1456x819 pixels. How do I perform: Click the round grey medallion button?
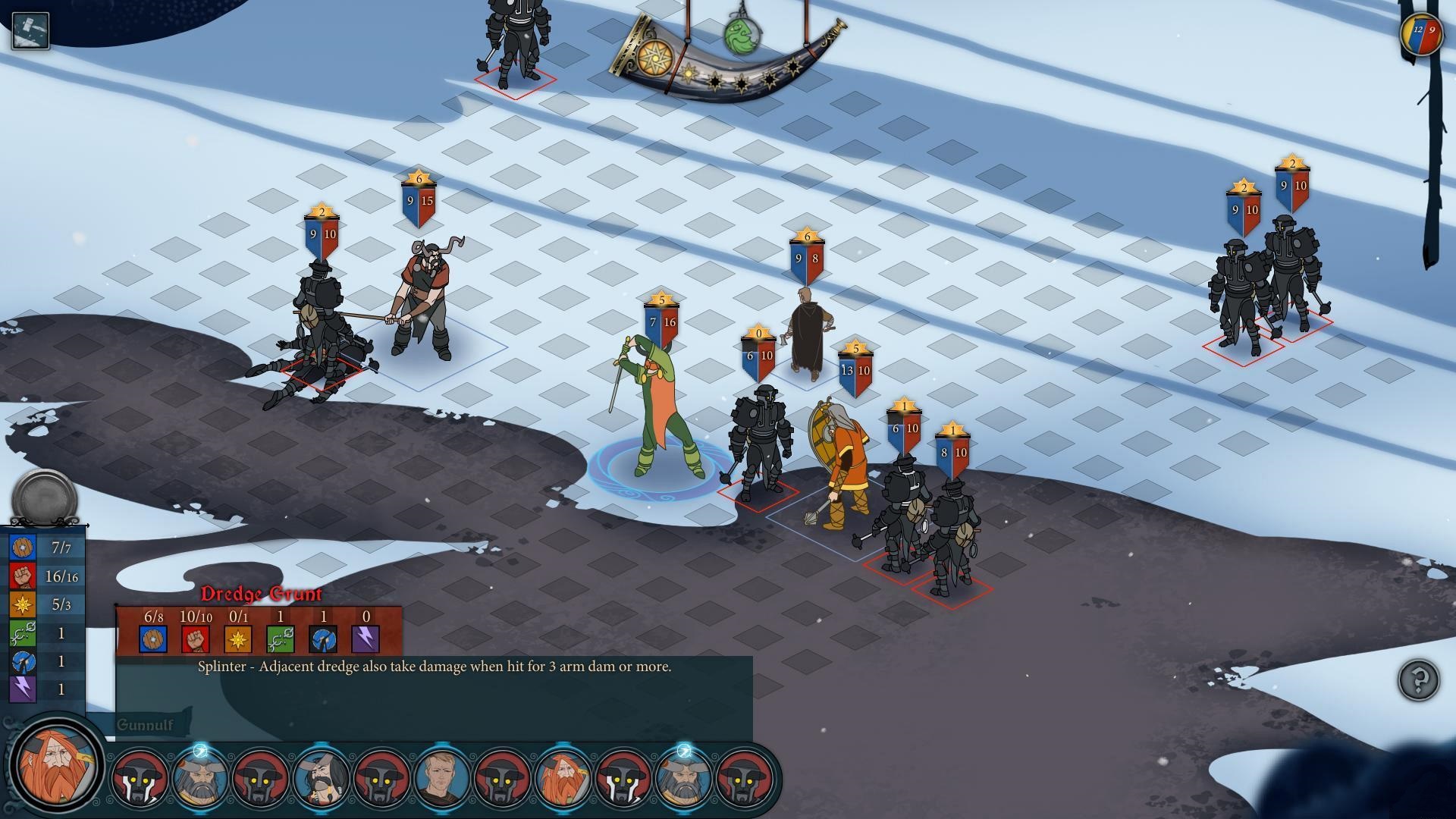click(45, 499)
